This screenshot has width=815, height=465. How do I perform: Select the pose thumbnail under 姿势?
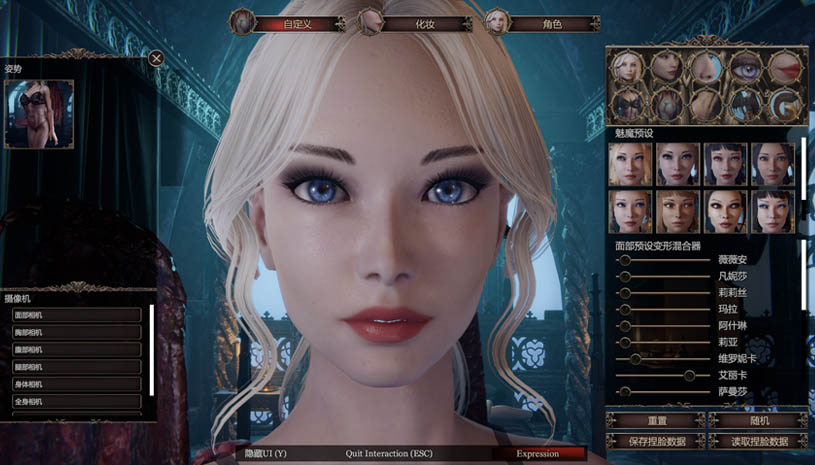[x=39, y=114]
